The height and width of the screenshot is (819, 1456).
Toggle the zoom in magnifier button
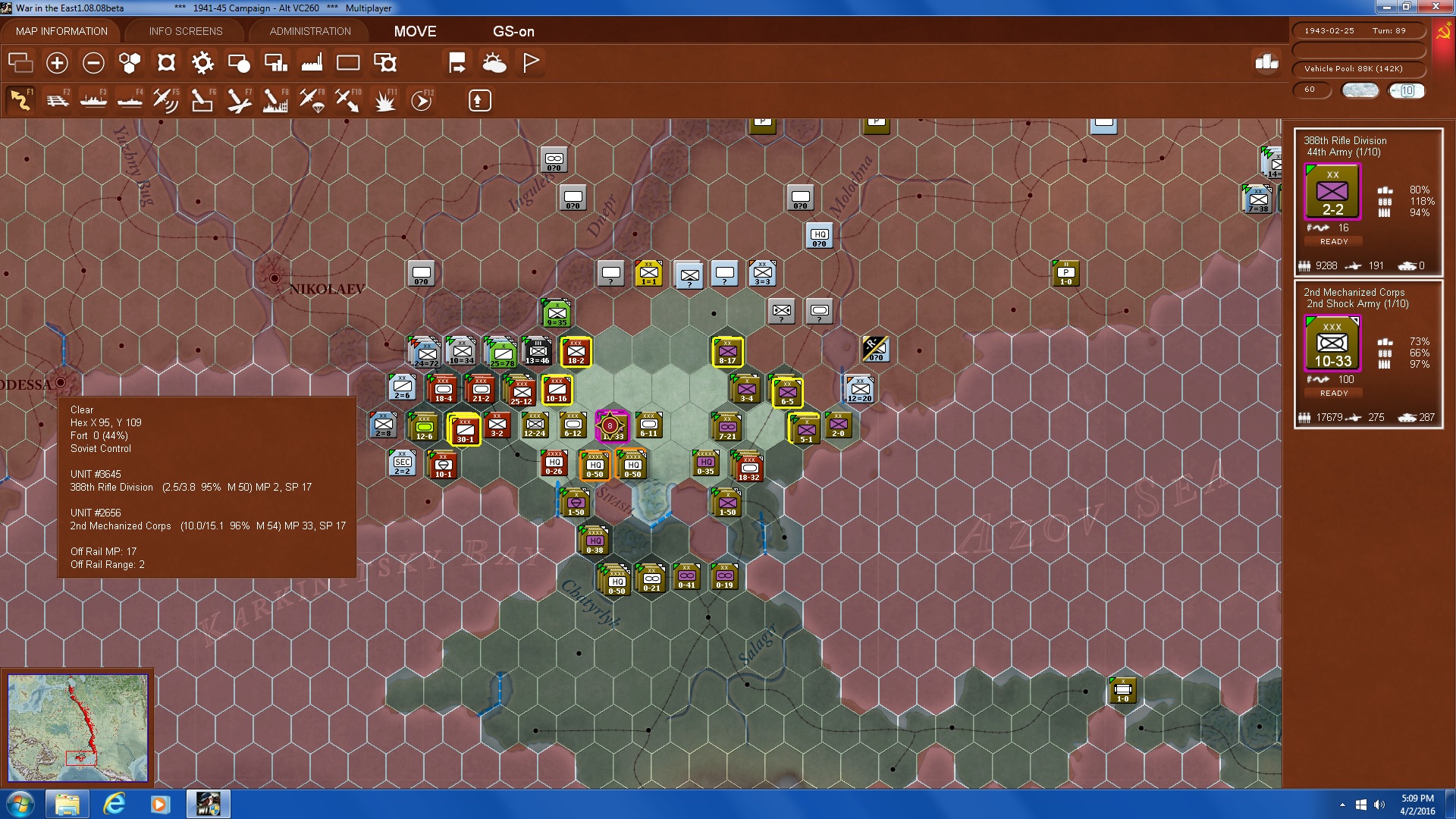(x=57, y=63)
